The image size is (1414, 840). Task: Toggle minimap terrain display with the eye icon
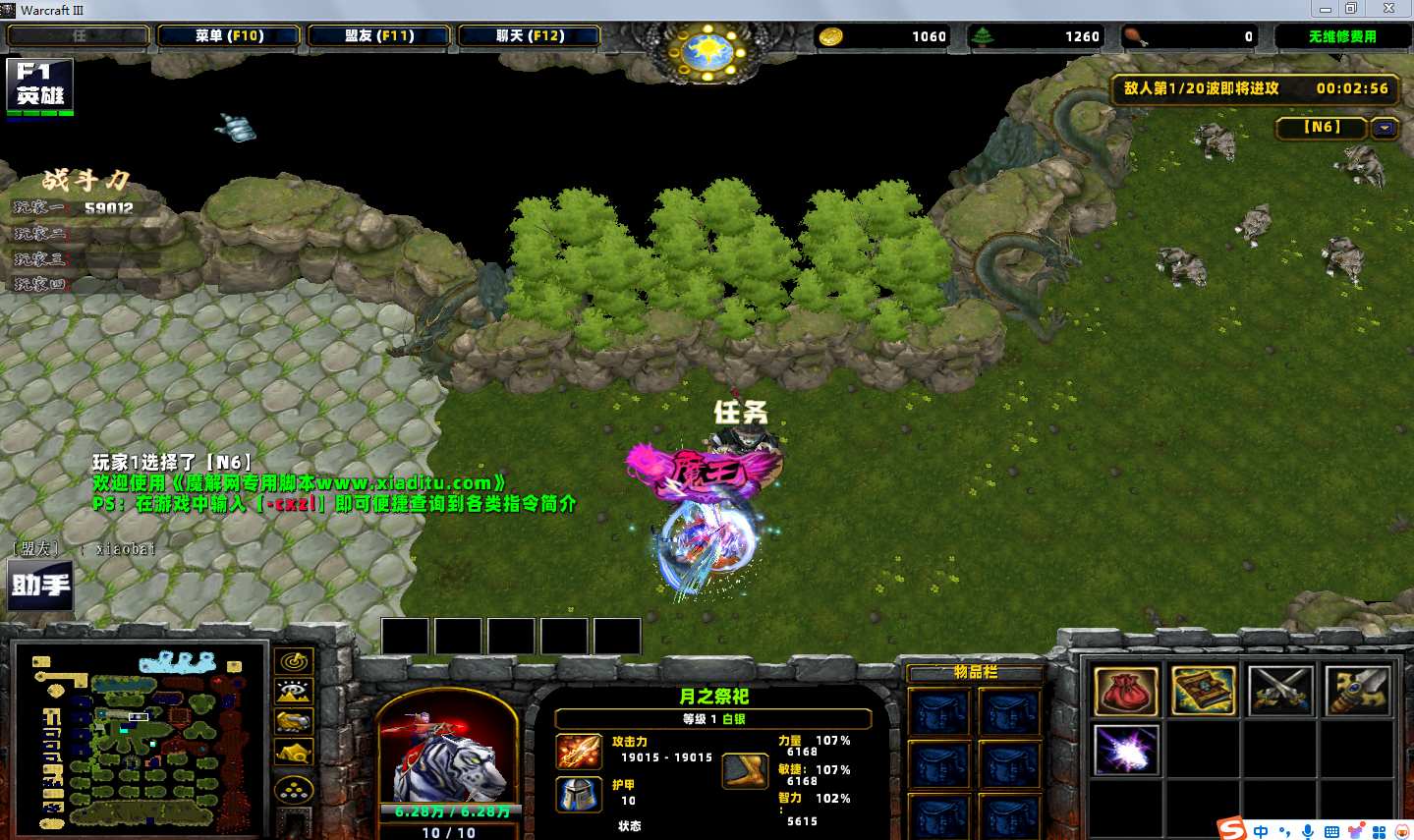294,692
